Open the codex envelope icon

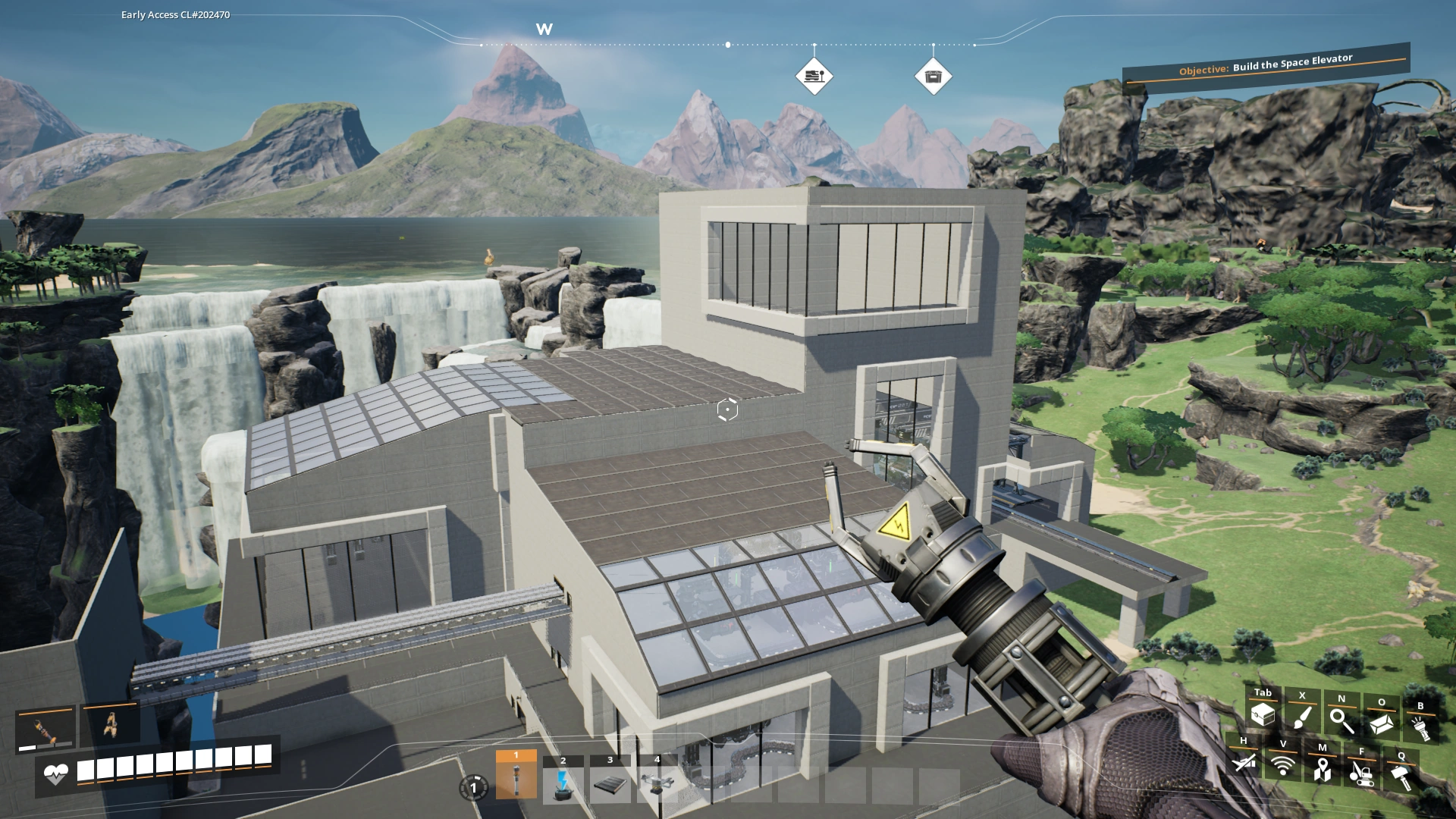1382,723
